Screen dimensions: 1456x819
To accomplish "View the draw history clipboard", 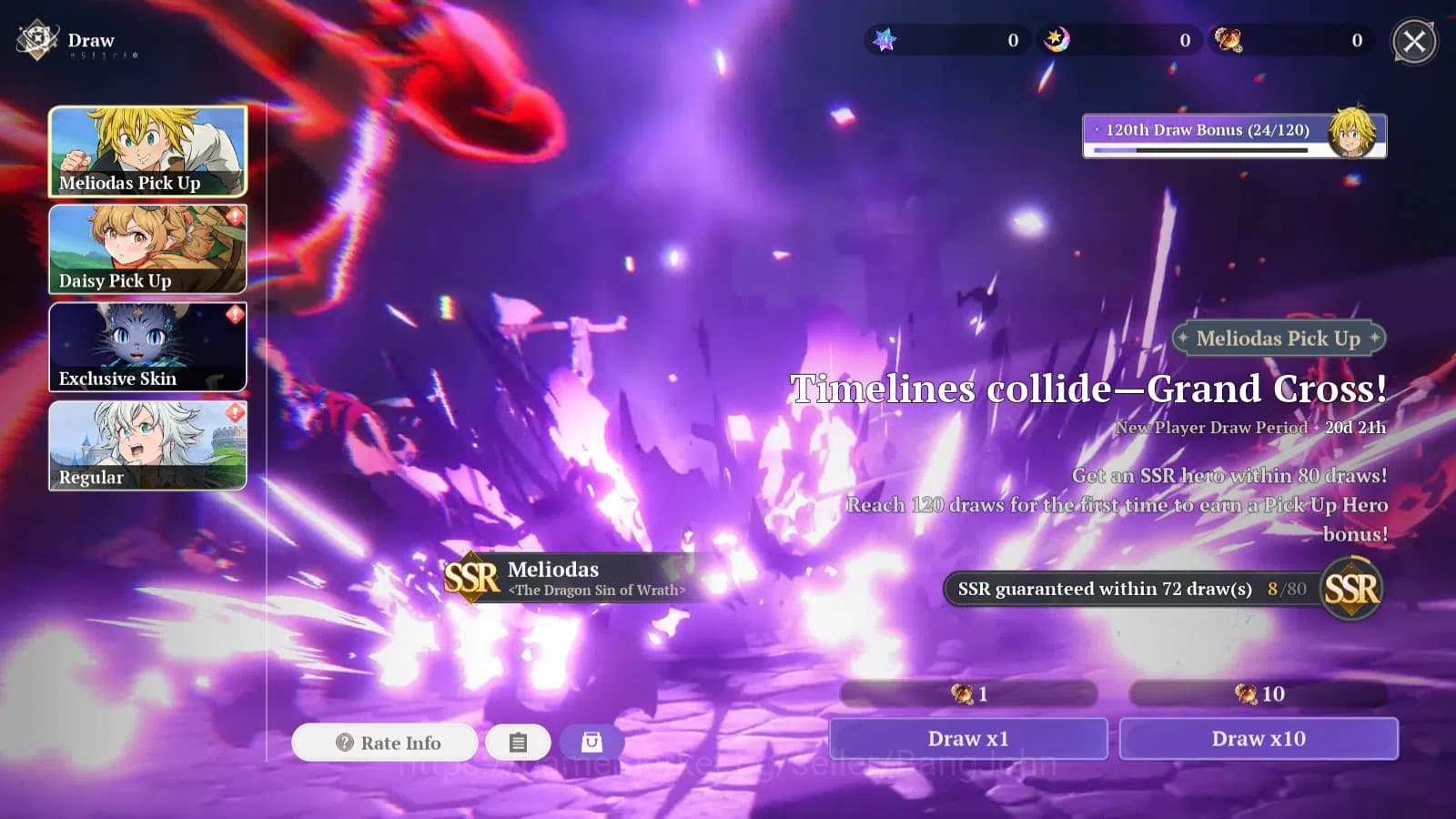I will [x=518, y=743].
